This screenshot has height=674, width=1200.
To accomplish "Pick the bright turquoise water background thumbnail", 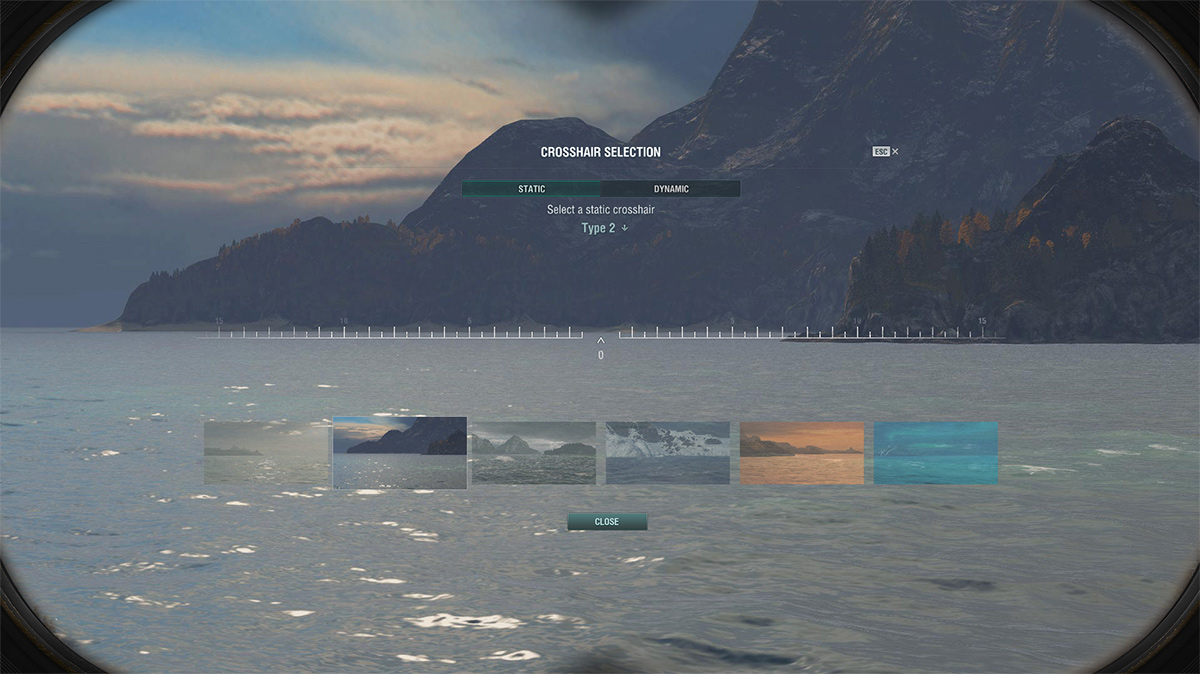I will click(936, 453).
